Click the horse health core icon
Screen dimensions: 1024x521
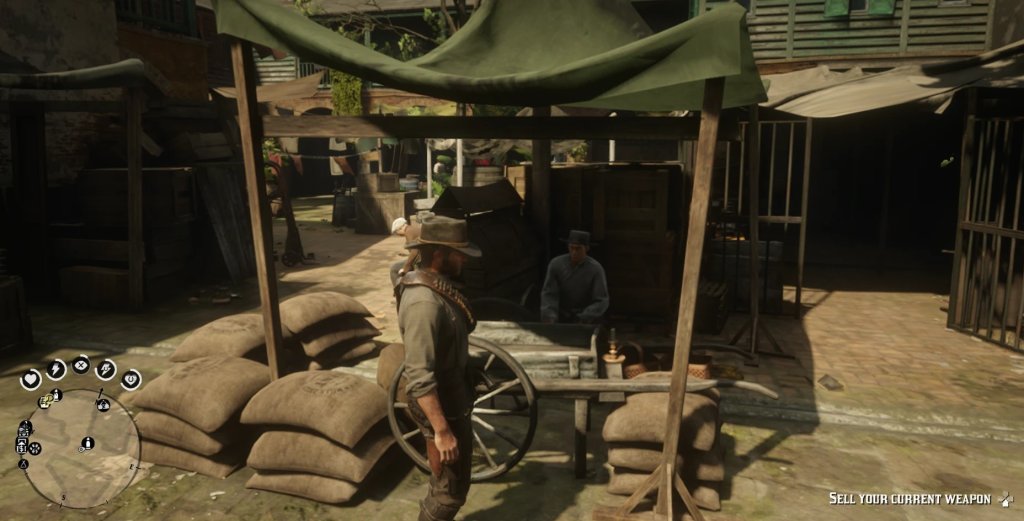(130, 379)
